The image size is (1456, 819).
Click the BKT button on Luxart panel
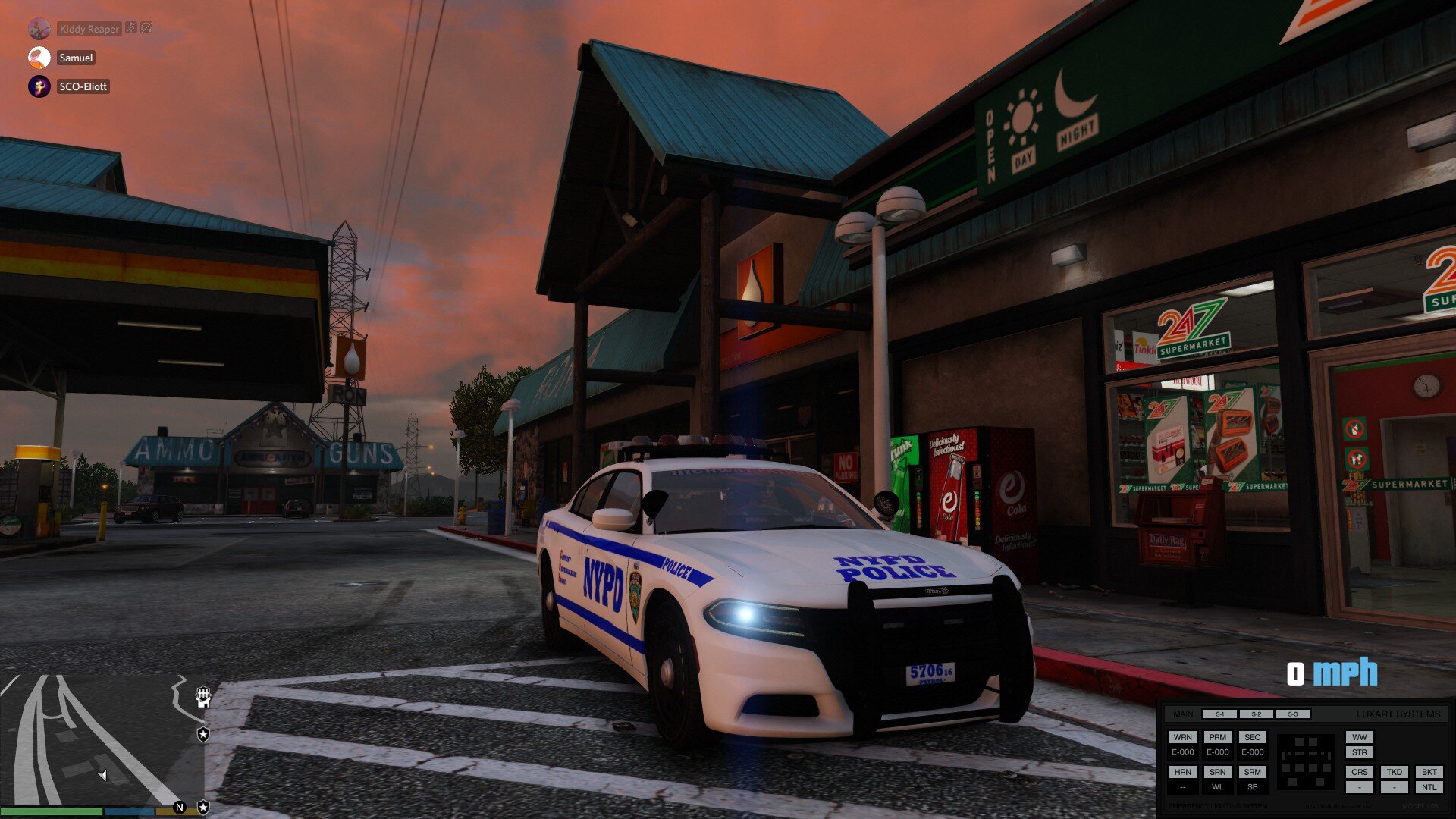coord(1429,772)
